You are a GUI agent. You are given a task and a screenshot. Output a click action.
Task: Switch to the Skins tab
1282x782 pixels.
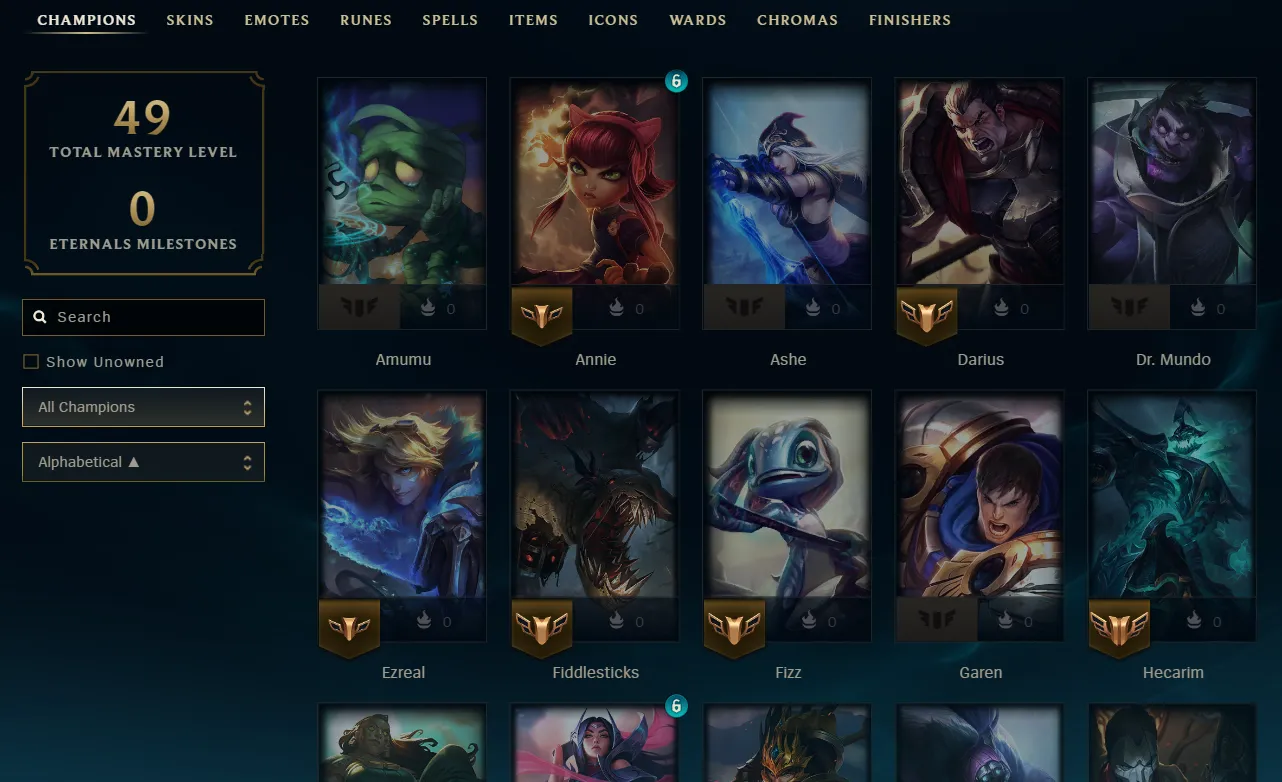pos(190,20)
